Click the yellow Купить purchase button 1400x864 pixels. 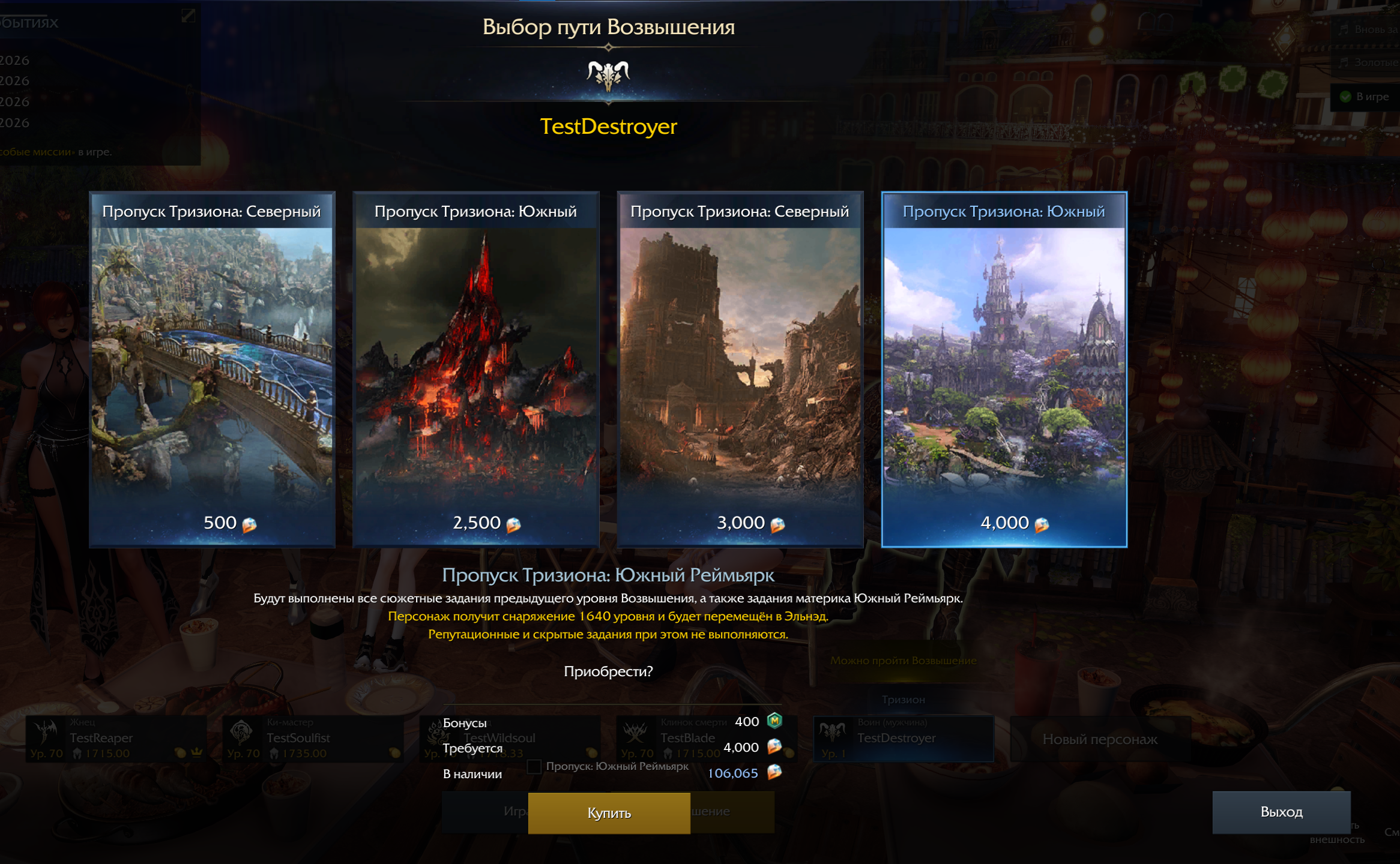609,813
